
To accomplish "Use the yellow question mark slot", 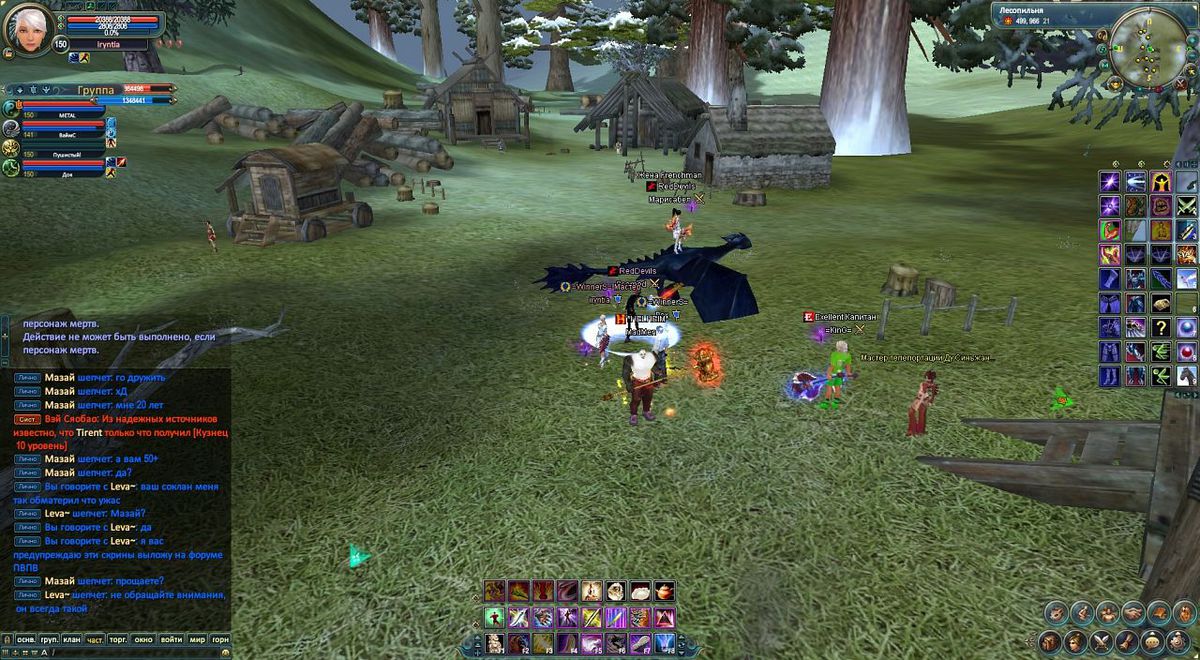I will (x=1160, y=327).
